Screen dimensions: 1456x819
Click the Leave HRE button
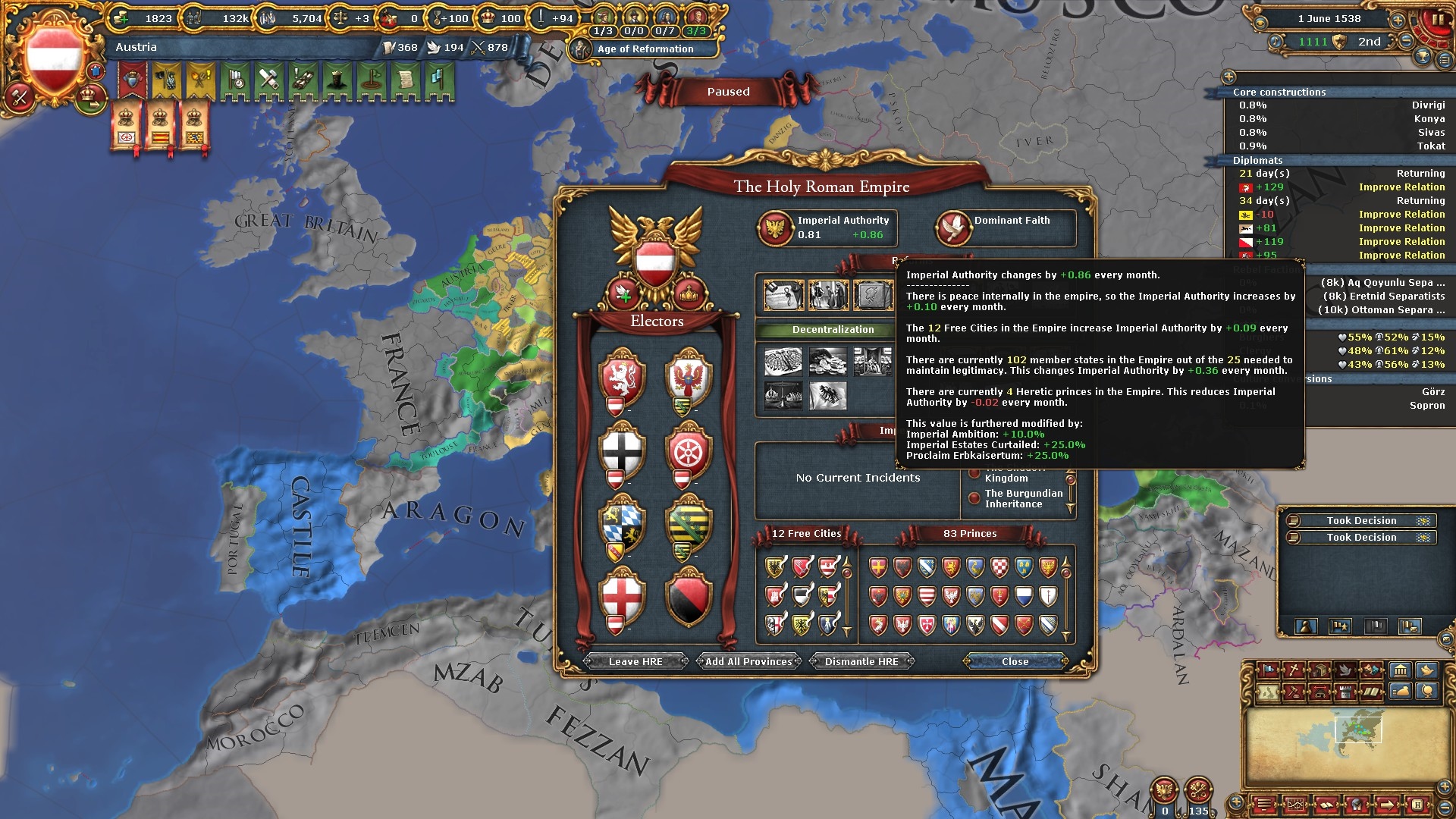(635, 661)
